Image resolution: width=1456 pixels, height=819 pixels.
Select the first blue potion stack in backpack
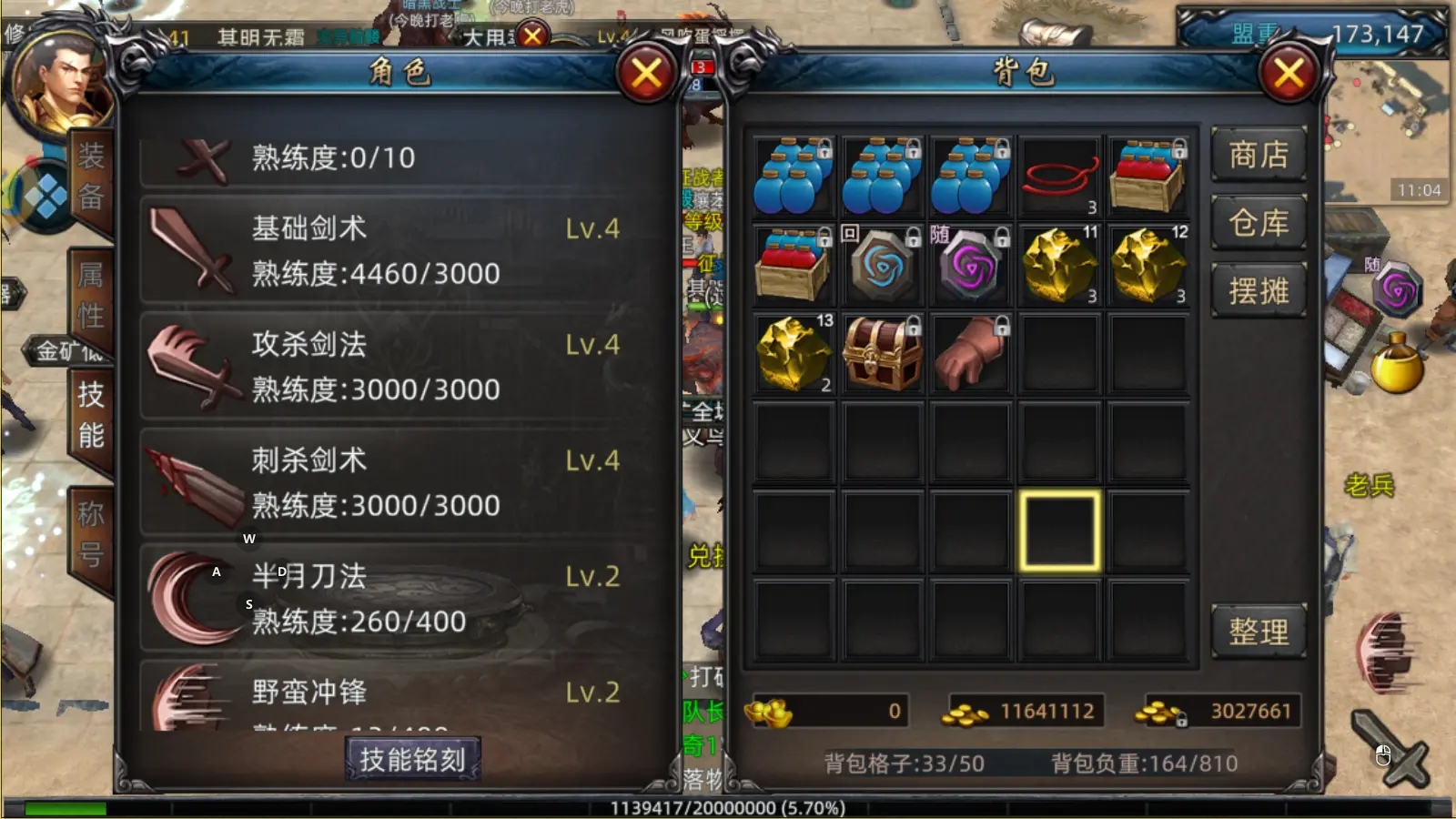point(792,176)
